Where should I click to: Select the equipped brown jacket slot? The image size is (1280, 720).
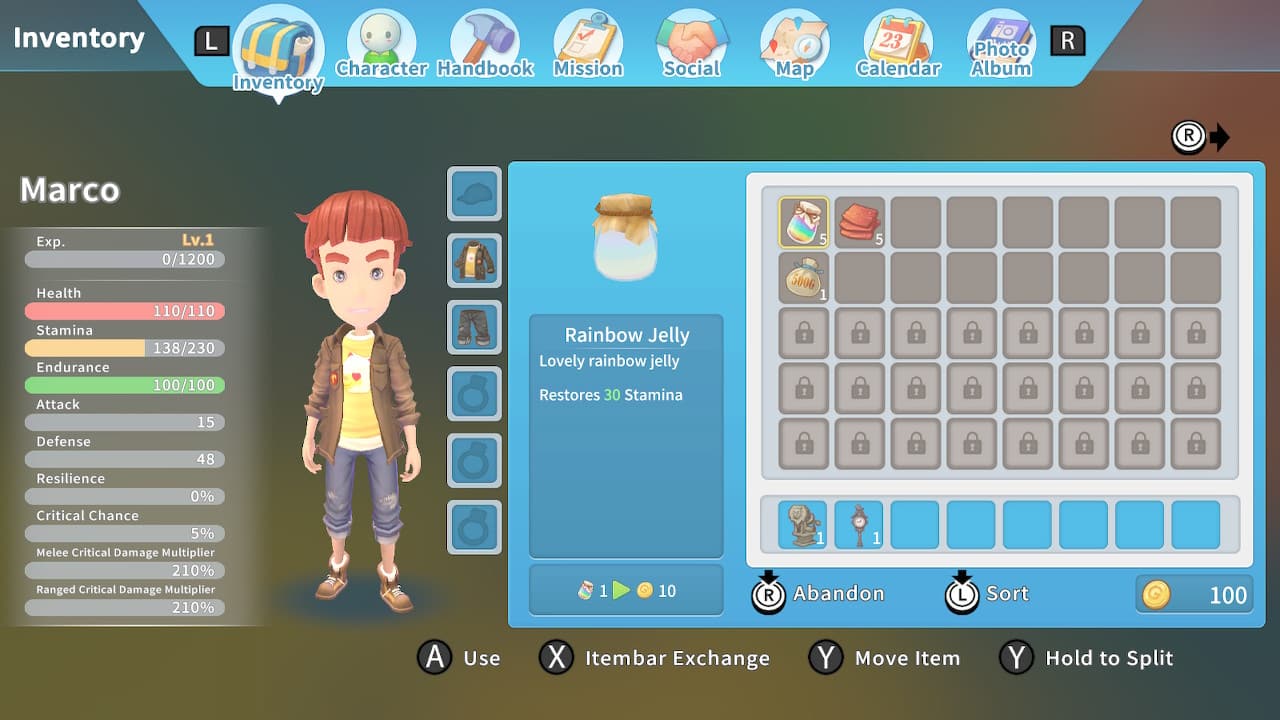click(x=474, y=260)
